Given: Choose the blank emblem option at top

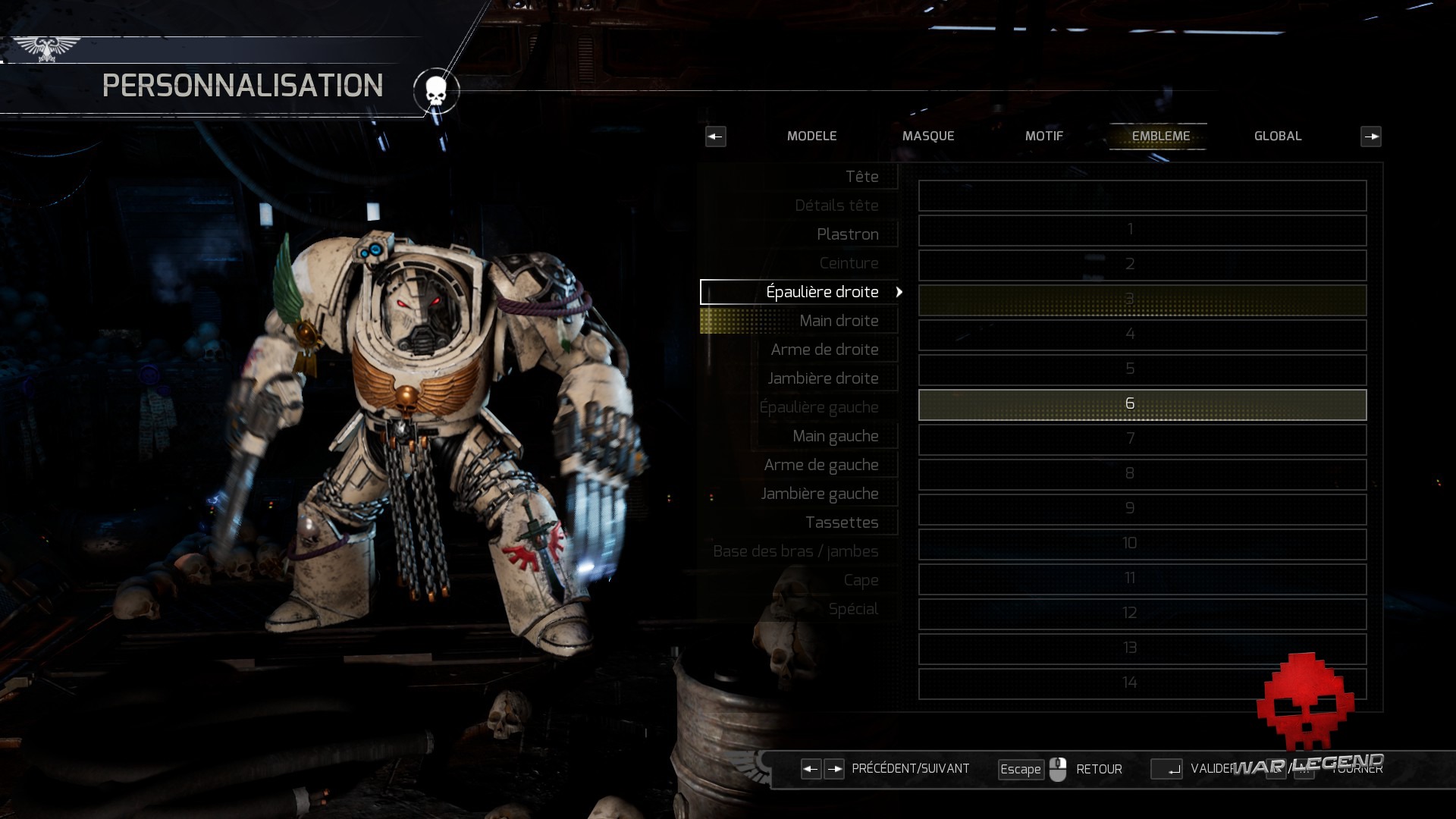Looking at the screenshot, I should (1142, 196).
